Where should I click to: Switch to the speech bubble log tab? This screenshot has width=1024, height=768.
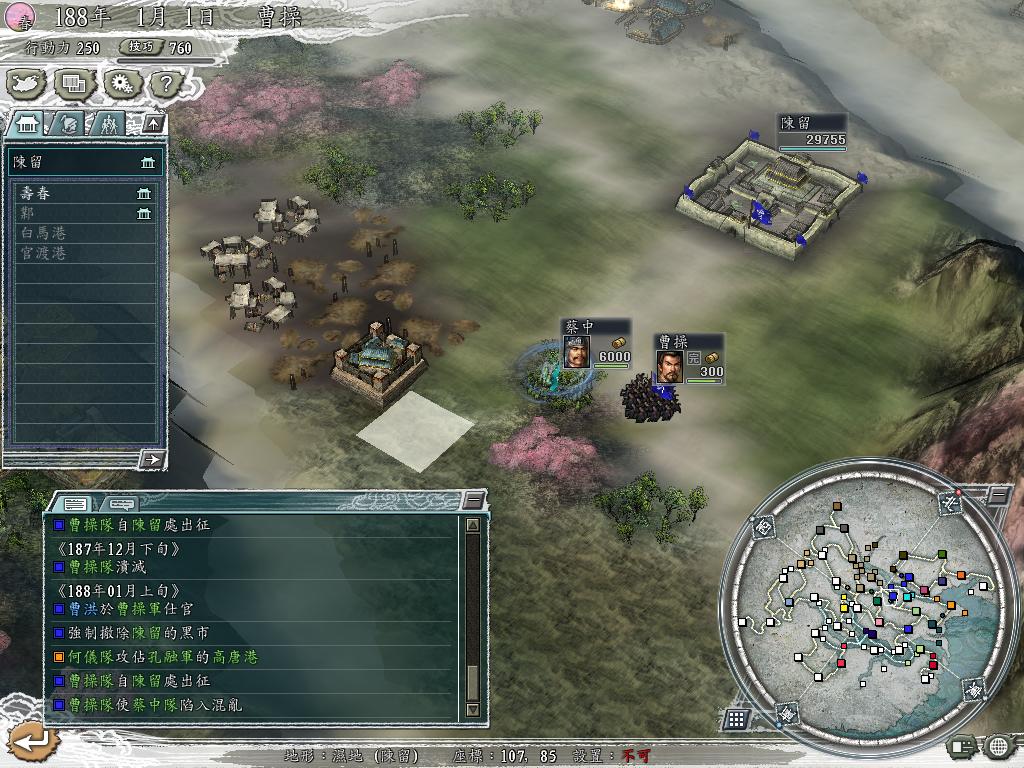(122, 503)
